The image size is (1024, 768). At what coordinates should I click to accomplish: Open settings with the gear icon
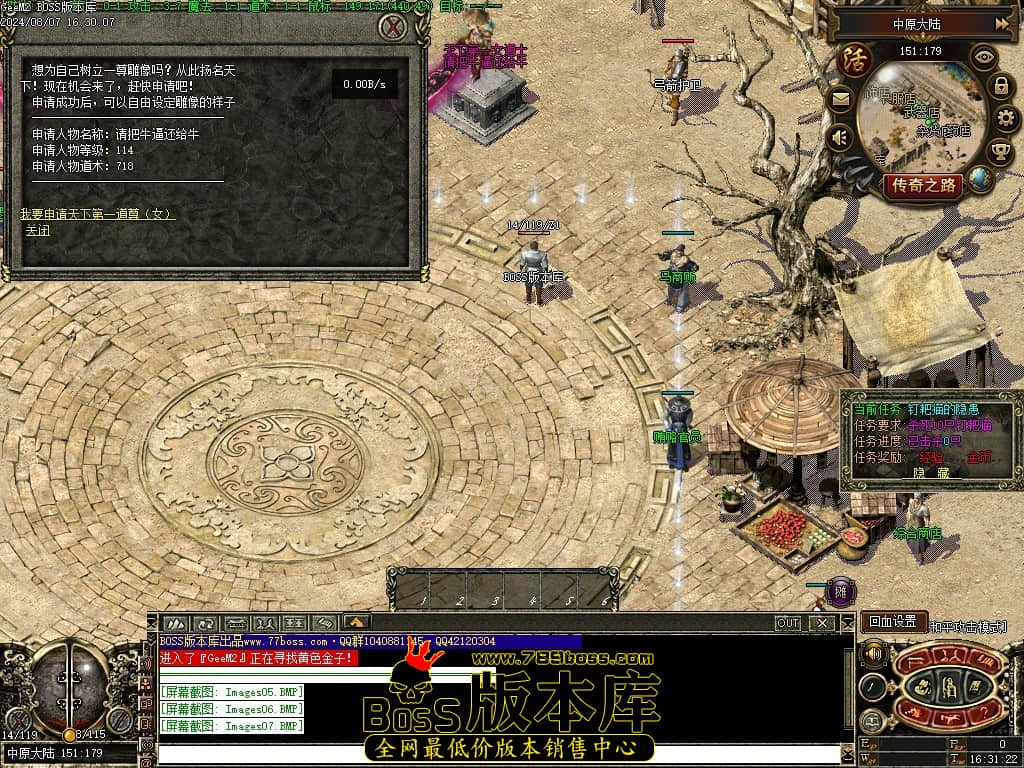click(x=1006, y=119)
